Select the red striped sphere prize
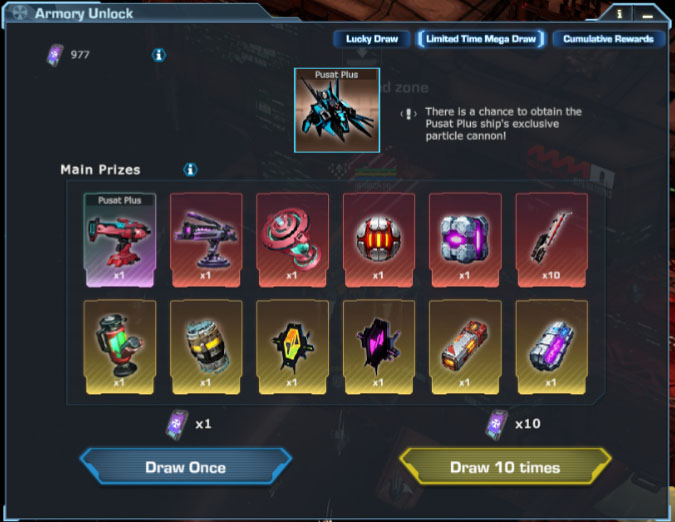The image size is (675, 522). [x=378, y=240]
